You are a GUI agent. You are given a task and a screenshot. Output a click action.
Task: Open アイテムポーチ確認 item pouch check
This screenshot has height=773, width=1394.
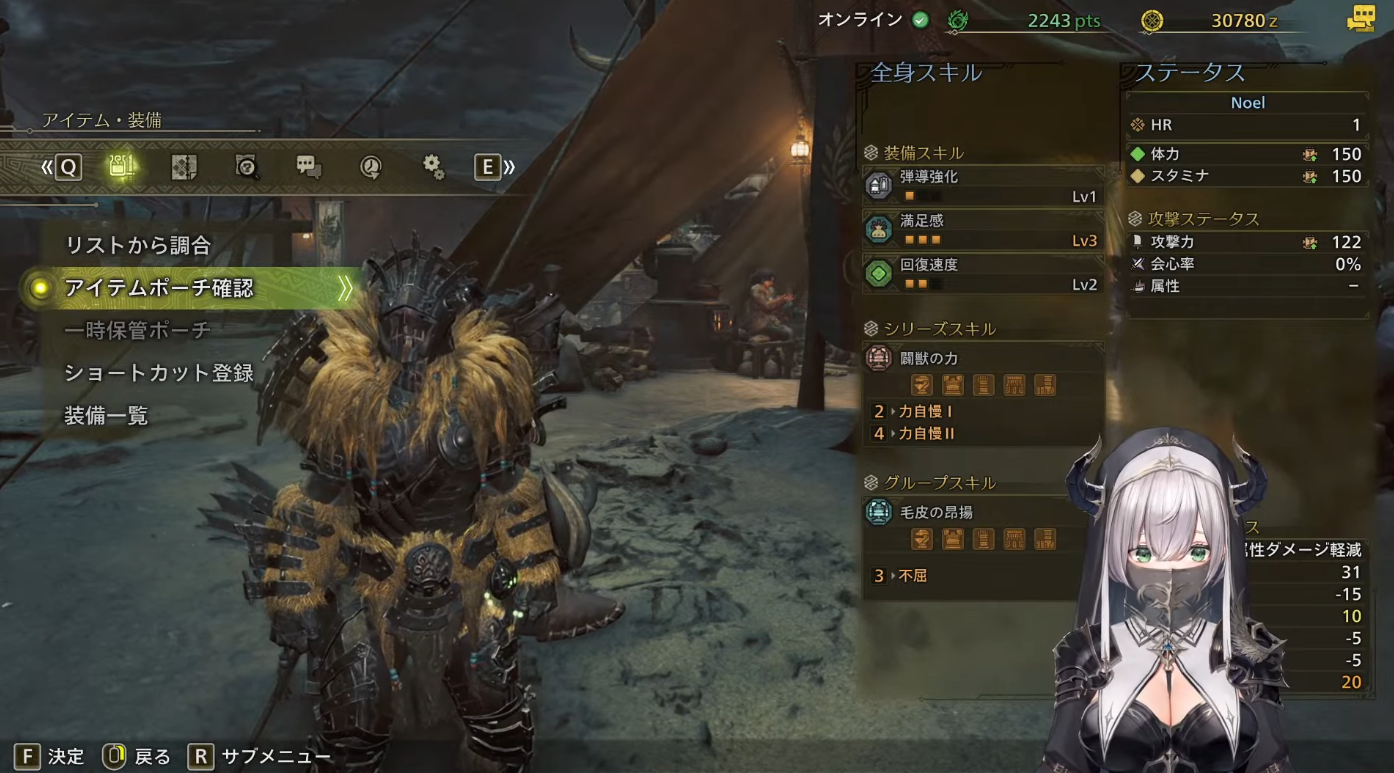(160, 288)
